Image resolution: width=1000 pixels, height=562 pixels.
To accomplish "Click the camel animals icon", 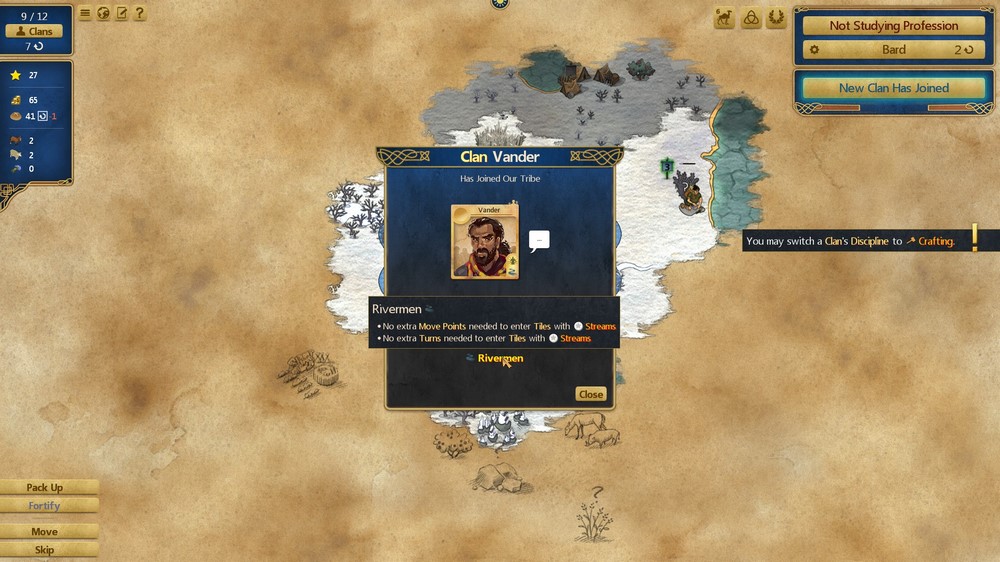I will pos(724,18).
